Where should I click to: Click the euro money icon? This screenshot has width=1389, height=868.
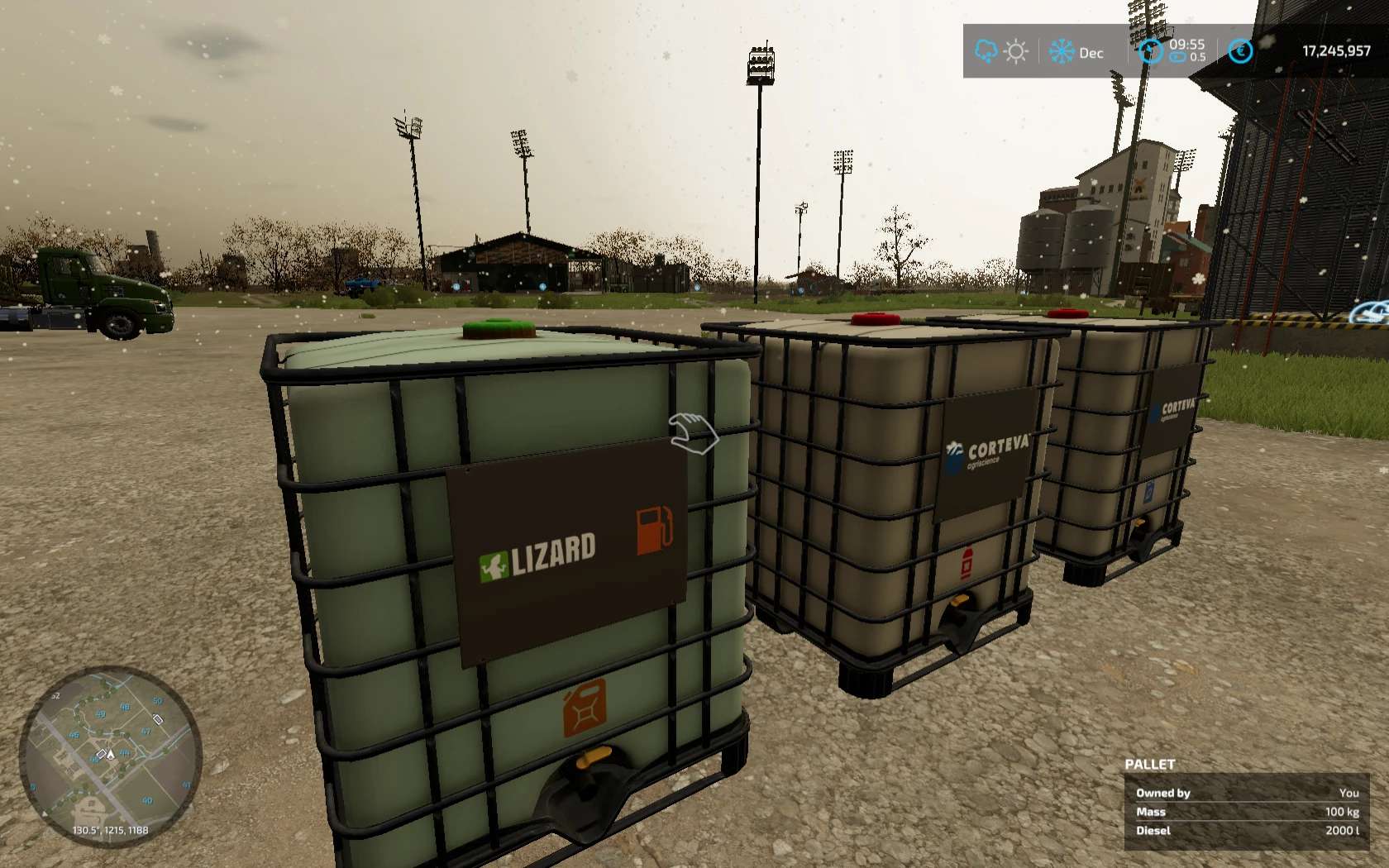click(x=1240, y=51)
